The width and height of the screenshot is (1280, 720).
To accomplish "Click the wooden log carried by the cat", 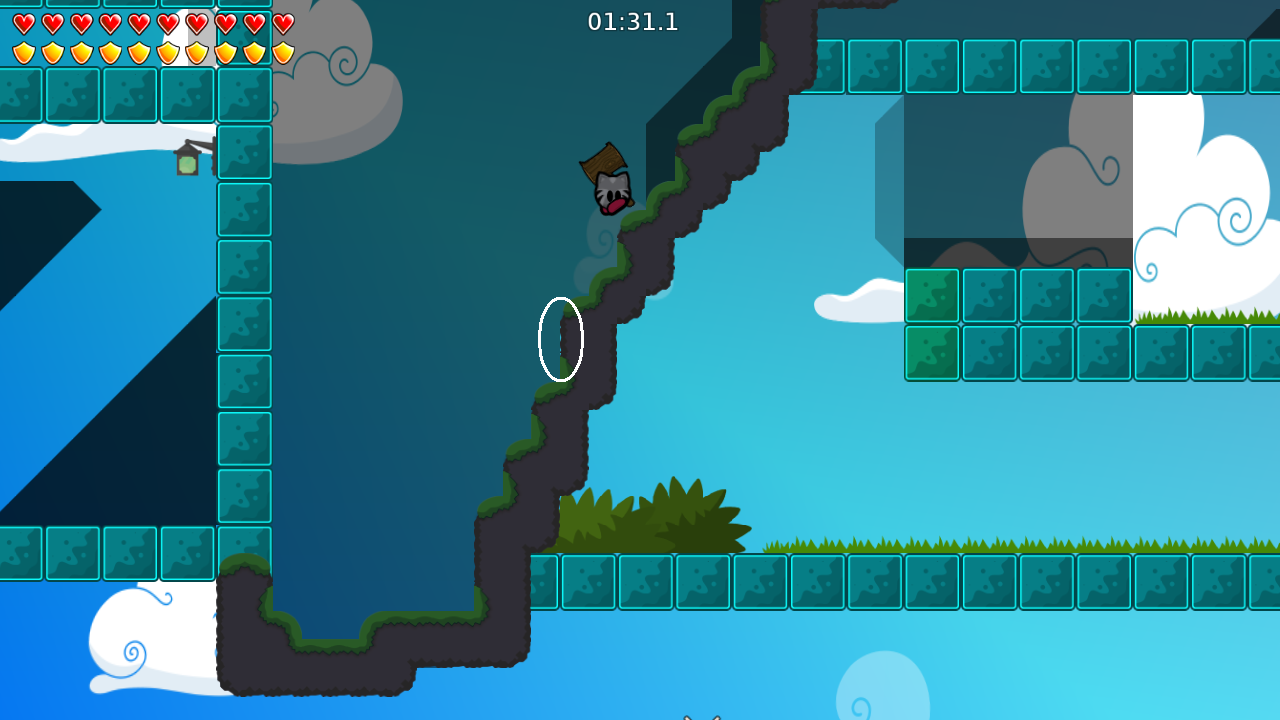I will pyautogui.click(x=603, y=161).
